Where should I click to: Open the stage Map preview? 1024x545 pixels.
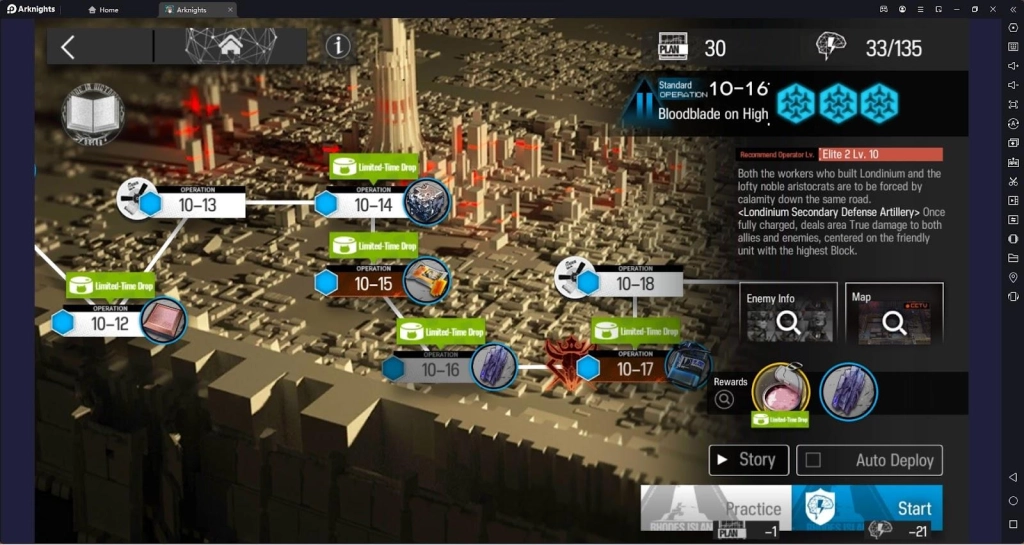tap(894, 314)
